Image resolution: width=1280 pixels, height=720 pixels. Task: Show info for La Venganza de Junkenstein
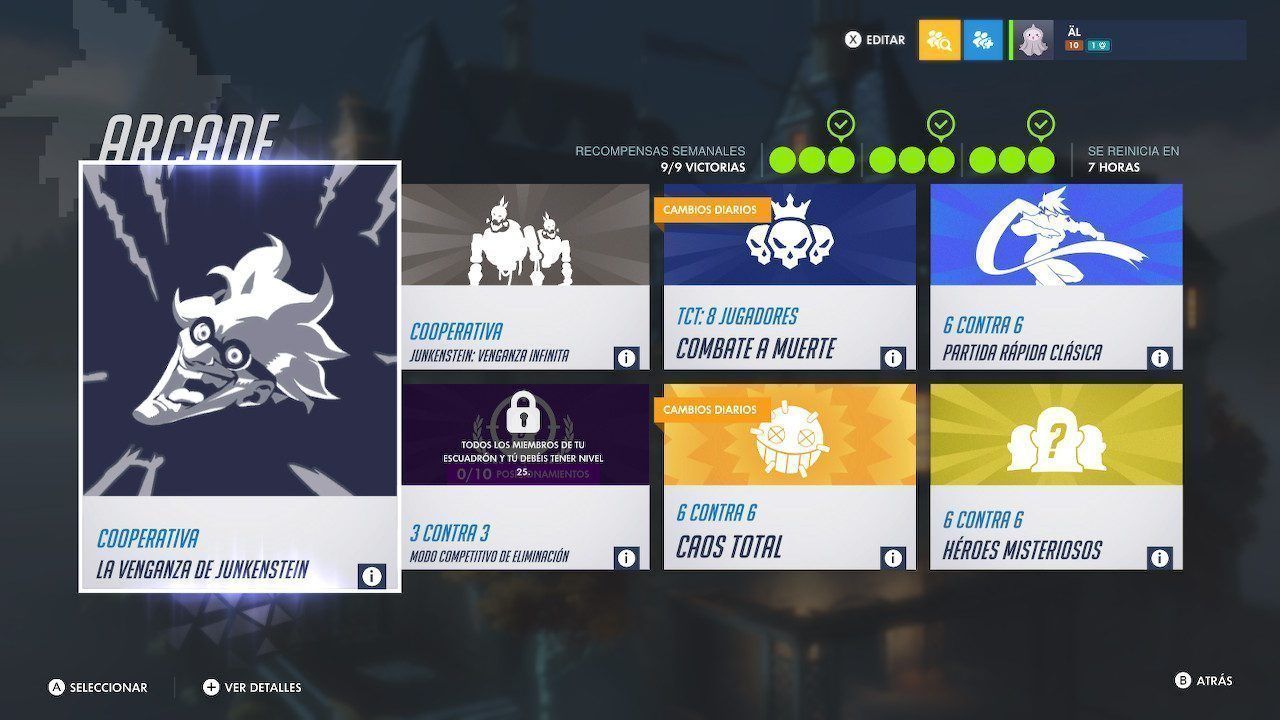[x=371, y=576]
